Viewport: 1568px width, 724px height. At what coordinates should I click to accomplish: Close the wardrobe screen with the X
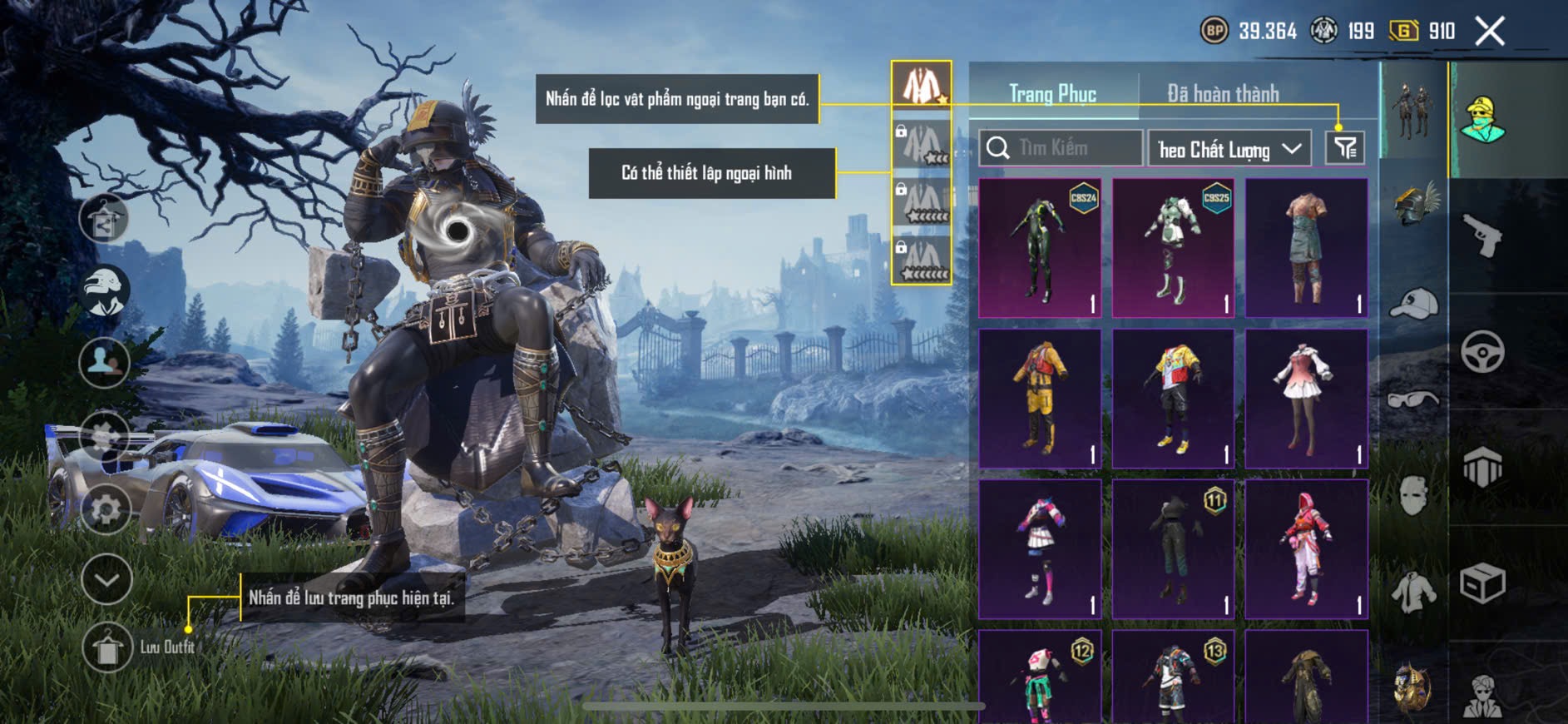tap(1489, 32)
